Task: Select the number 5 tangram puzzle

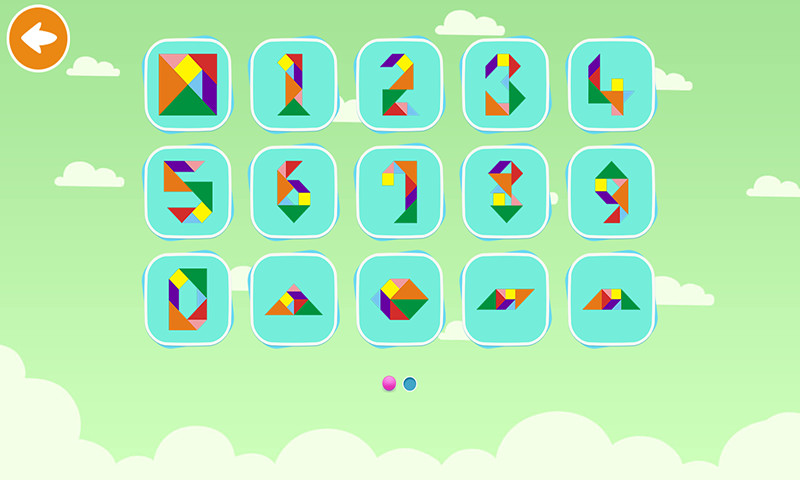Action: click(x=187, y=192)
